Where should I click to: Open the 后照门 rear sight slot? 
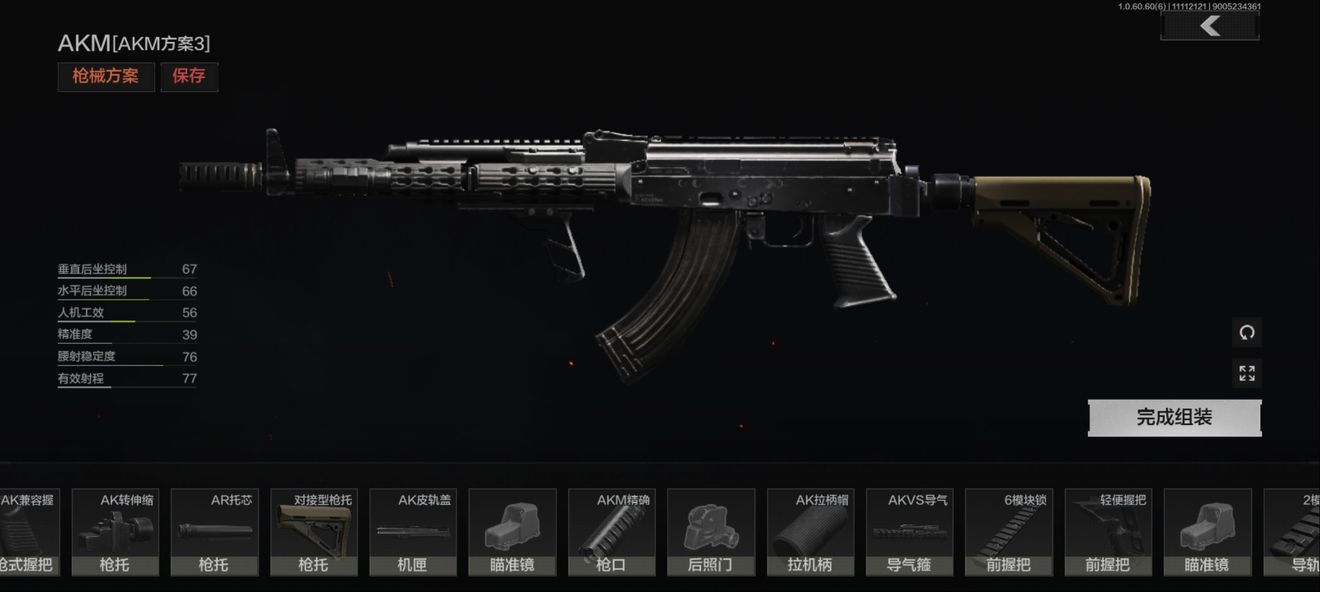coord(711,532)
